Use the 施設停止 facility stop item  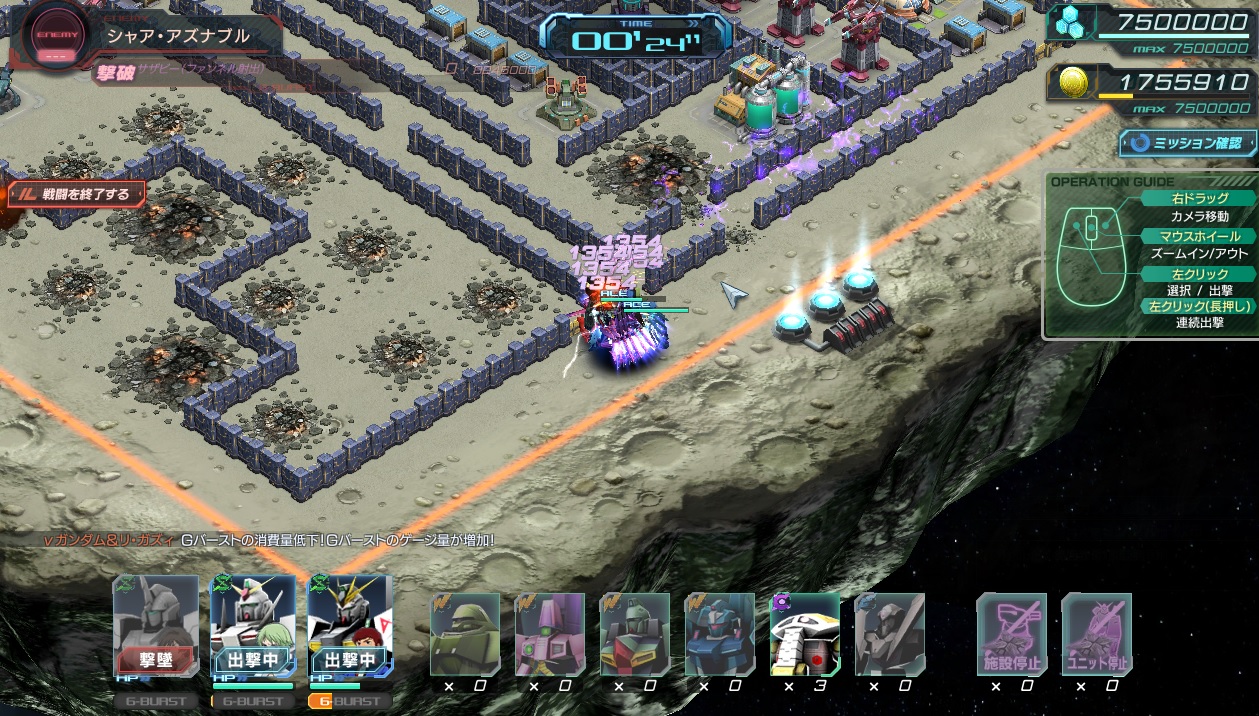[1012, 634]
